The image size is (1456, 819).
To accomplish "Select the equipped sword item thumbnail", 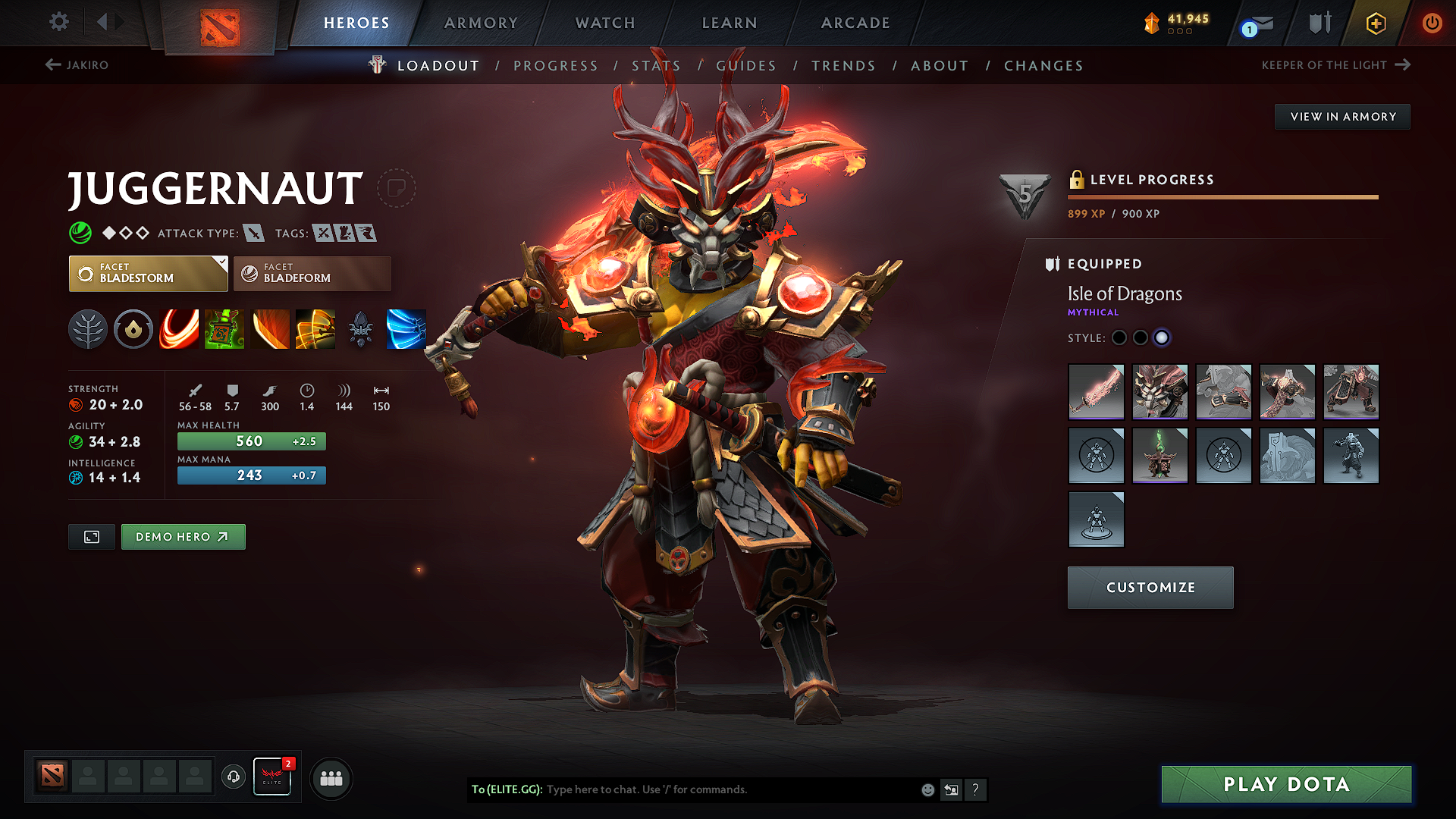I will (x=1096, y=392).
